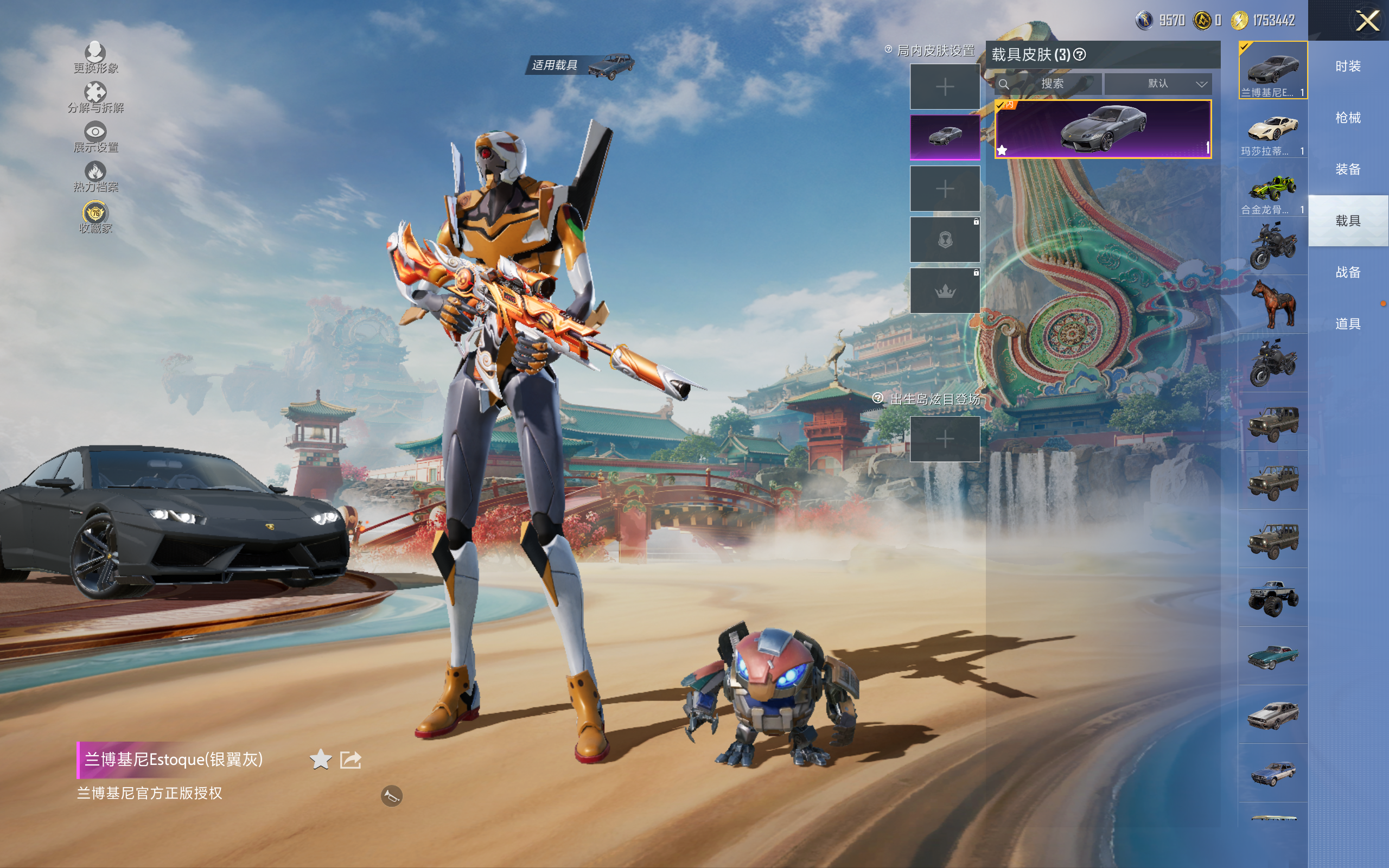Add a 出生岛炫目登场 entrance slot
This screenshot has height=868, width=1389.
tap(945, 439)
